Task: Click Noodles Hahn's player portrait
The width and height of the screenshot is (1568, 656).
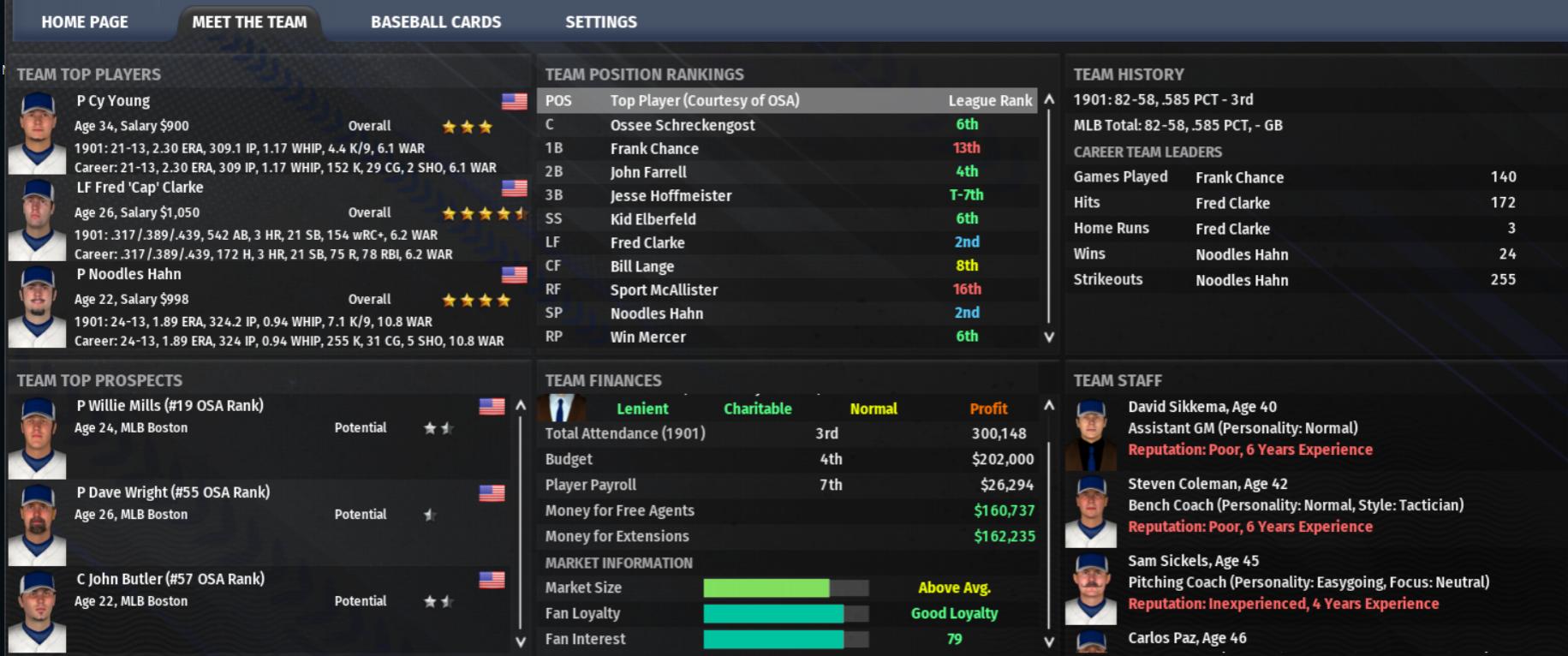Action: 37,307
